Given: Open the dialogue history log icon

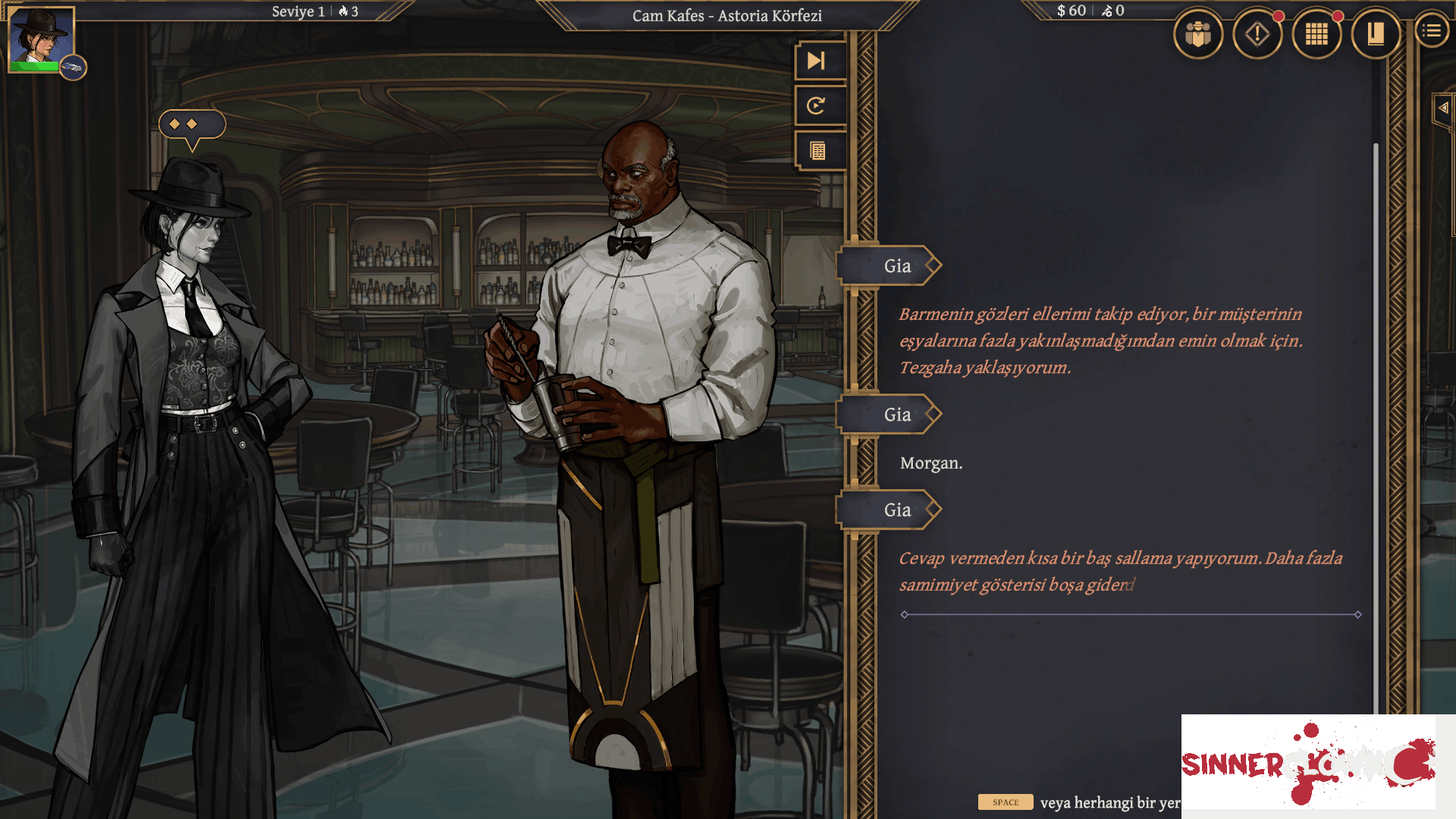Looking at the screenshot, I should [818, 151].
